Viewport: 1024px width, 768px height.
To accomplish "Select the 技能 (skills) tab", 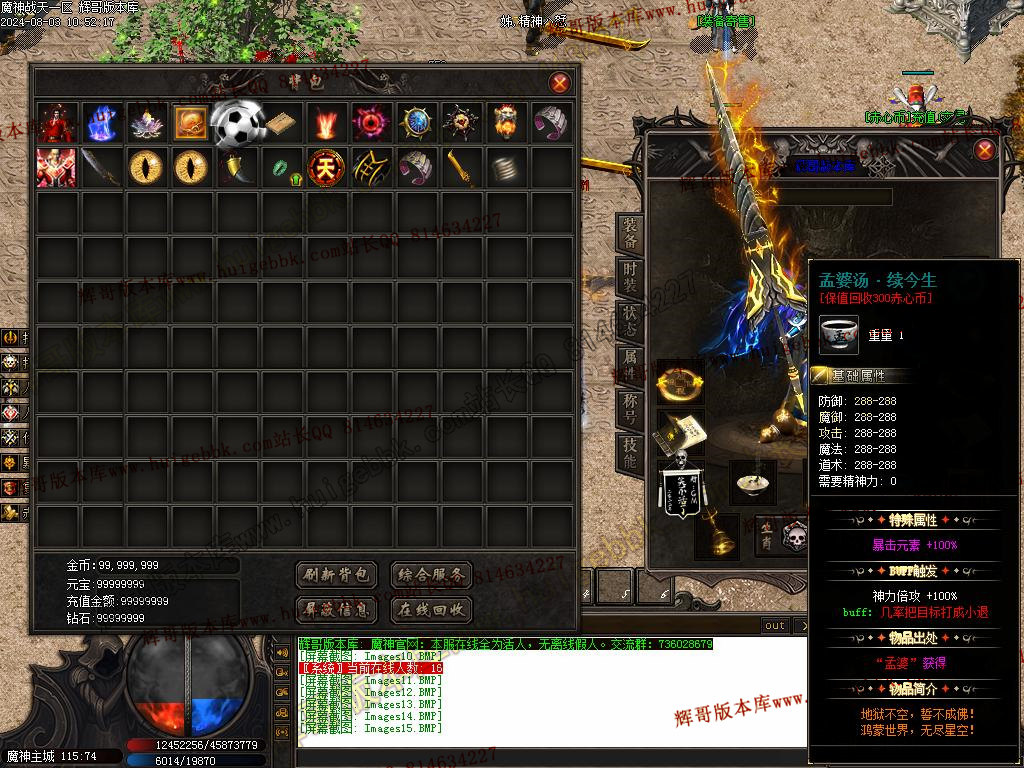I will (x=630, y=454).
